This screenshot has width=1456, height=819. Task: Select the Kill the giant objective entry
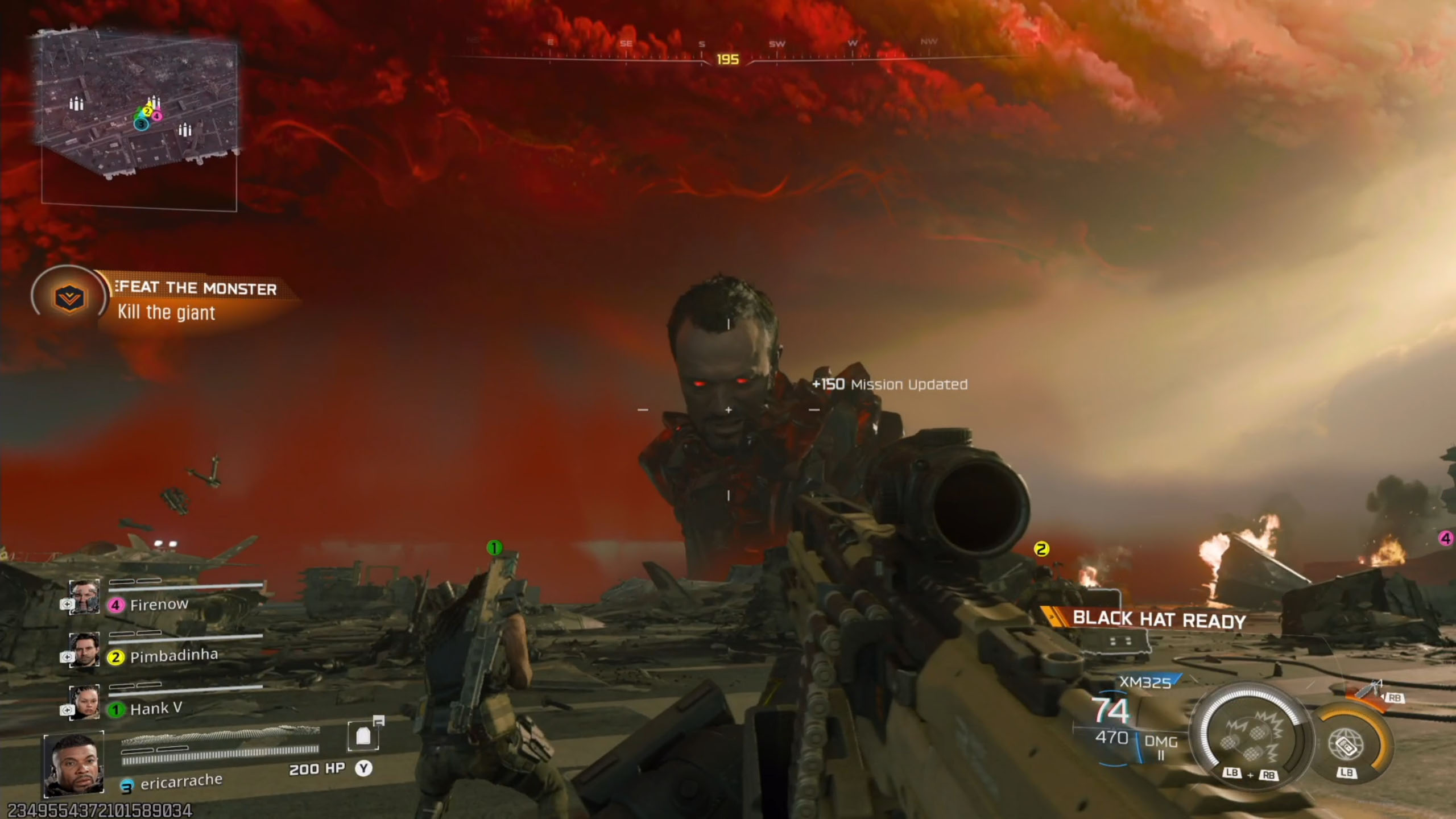click(166, 313)
